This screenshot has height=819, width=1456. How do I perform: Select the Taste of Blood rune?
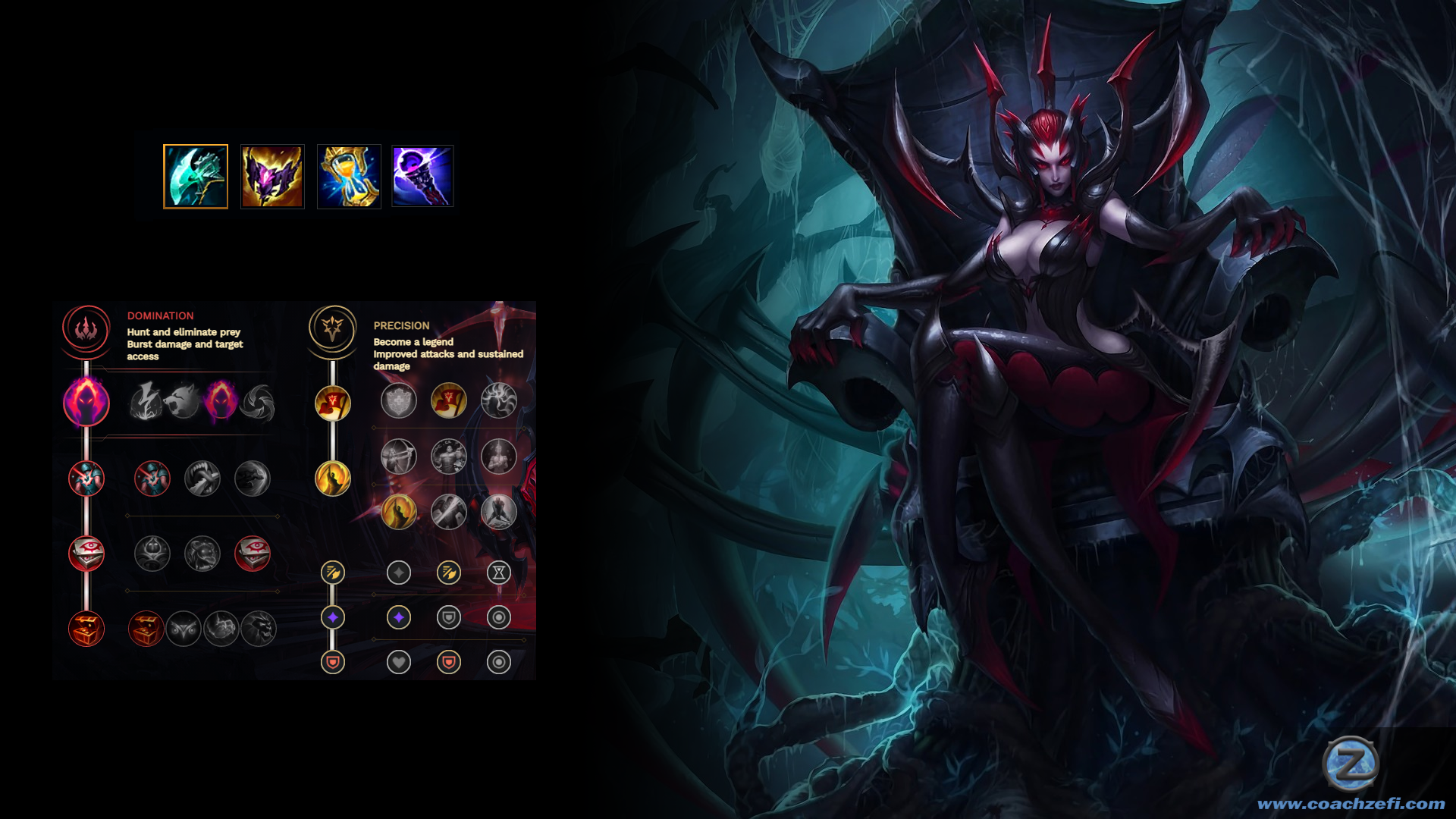coord(202,479)
